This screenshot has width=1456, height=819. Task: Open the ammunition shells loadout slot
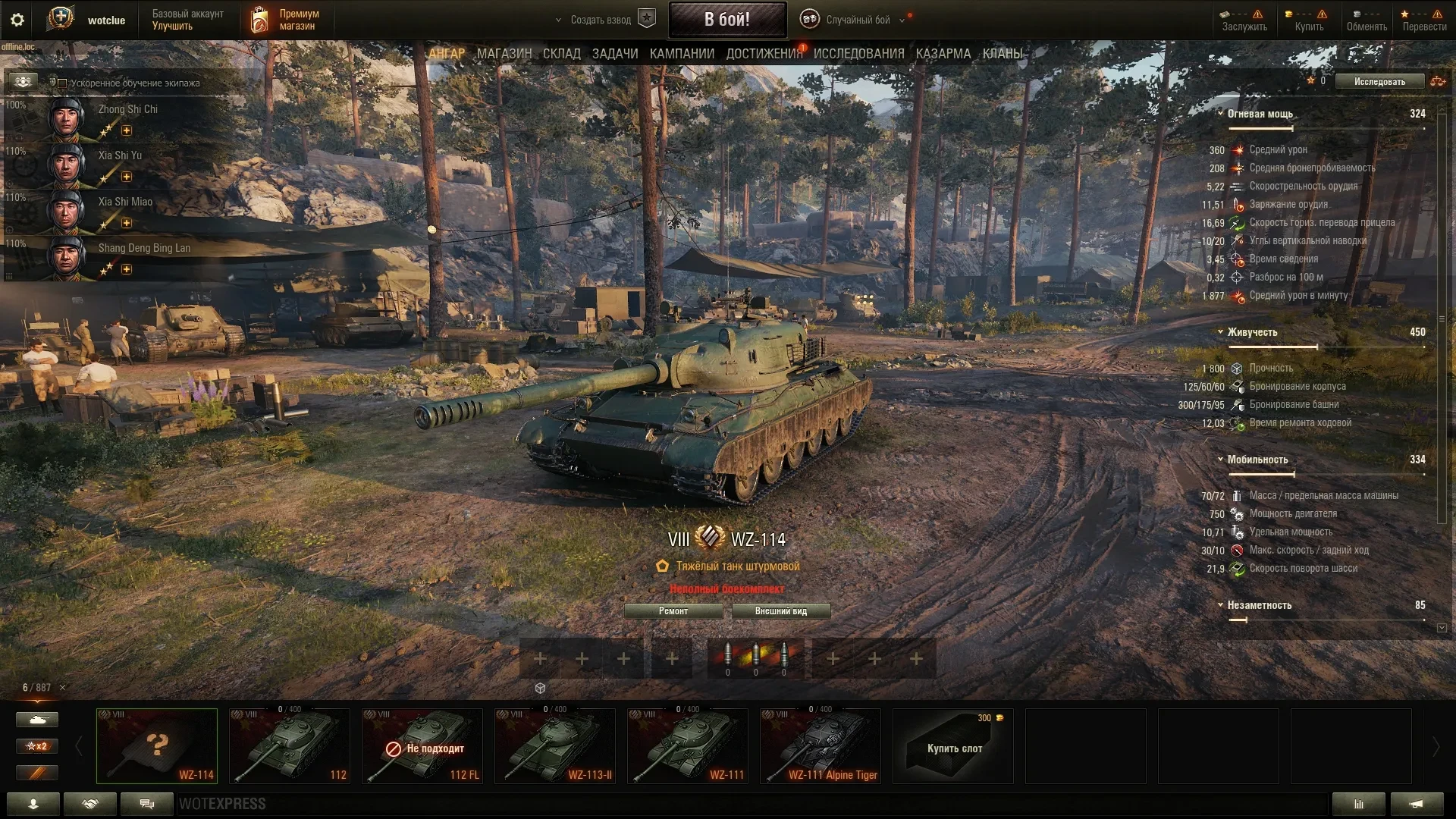pyautogui.click(x=755, y=658)
